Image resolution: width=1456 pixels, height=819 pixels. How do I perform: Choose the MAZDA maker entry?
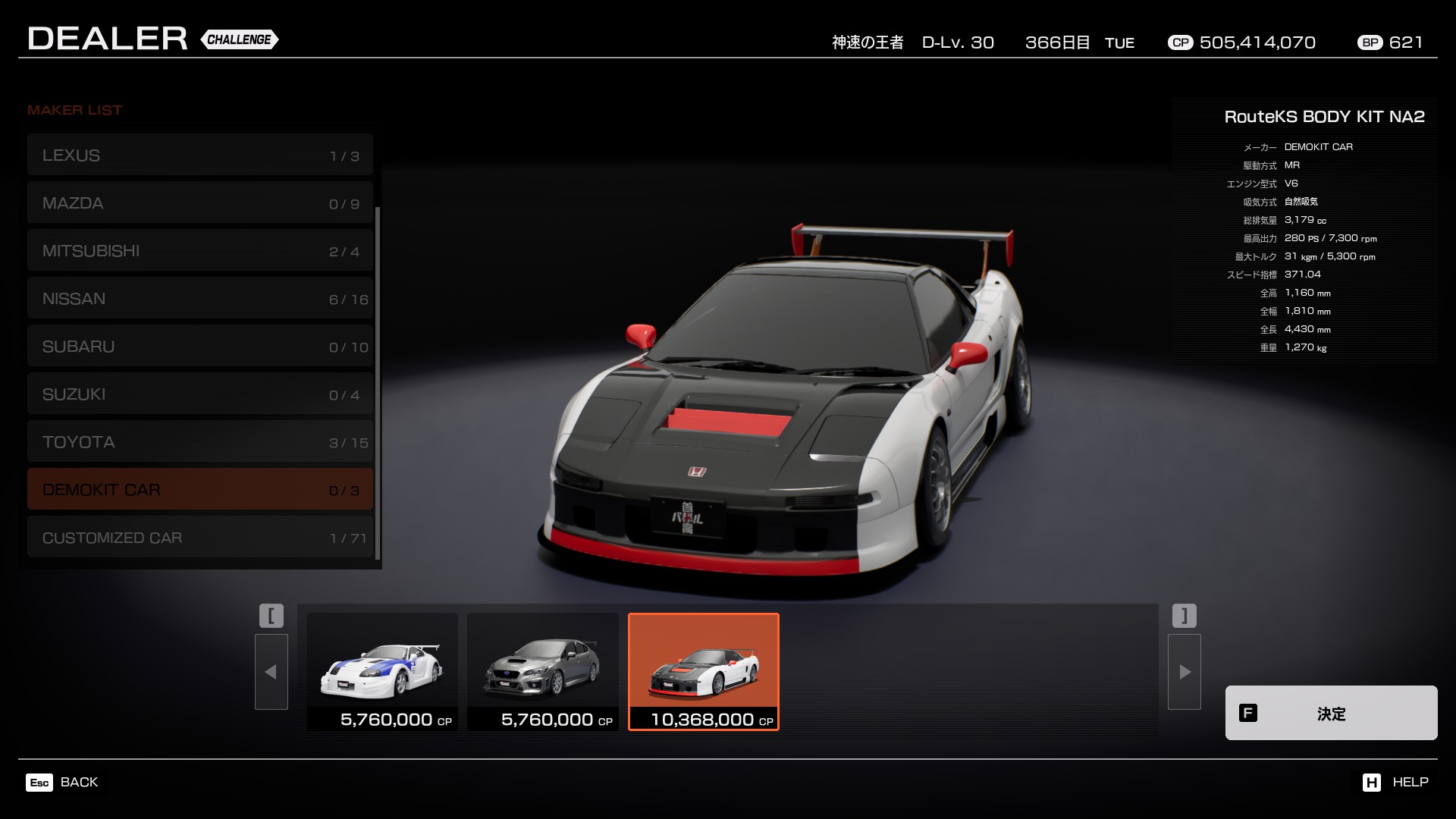(x=200, y=203)
